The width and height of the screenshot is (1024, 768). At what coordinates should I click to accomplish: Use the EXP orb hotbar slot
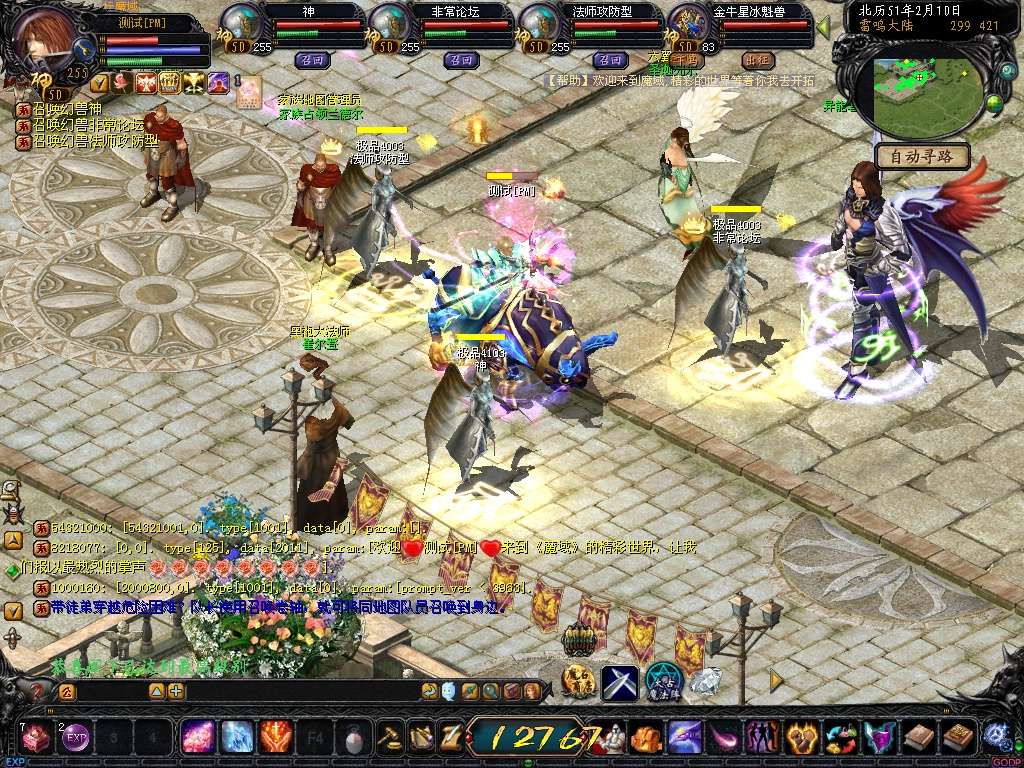(76, 738)
